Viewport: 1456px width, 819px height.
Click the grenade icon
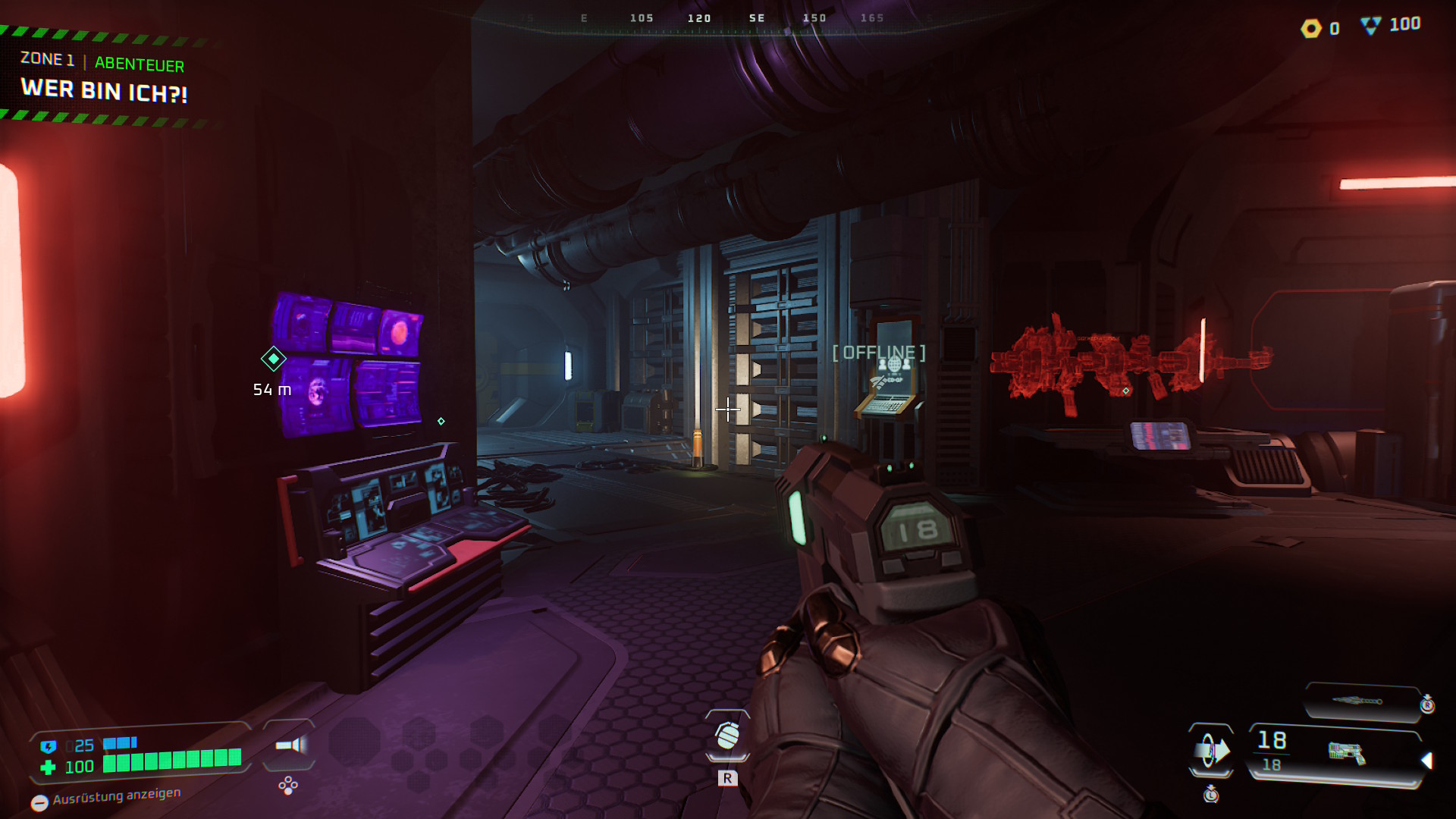click(727, 736)
